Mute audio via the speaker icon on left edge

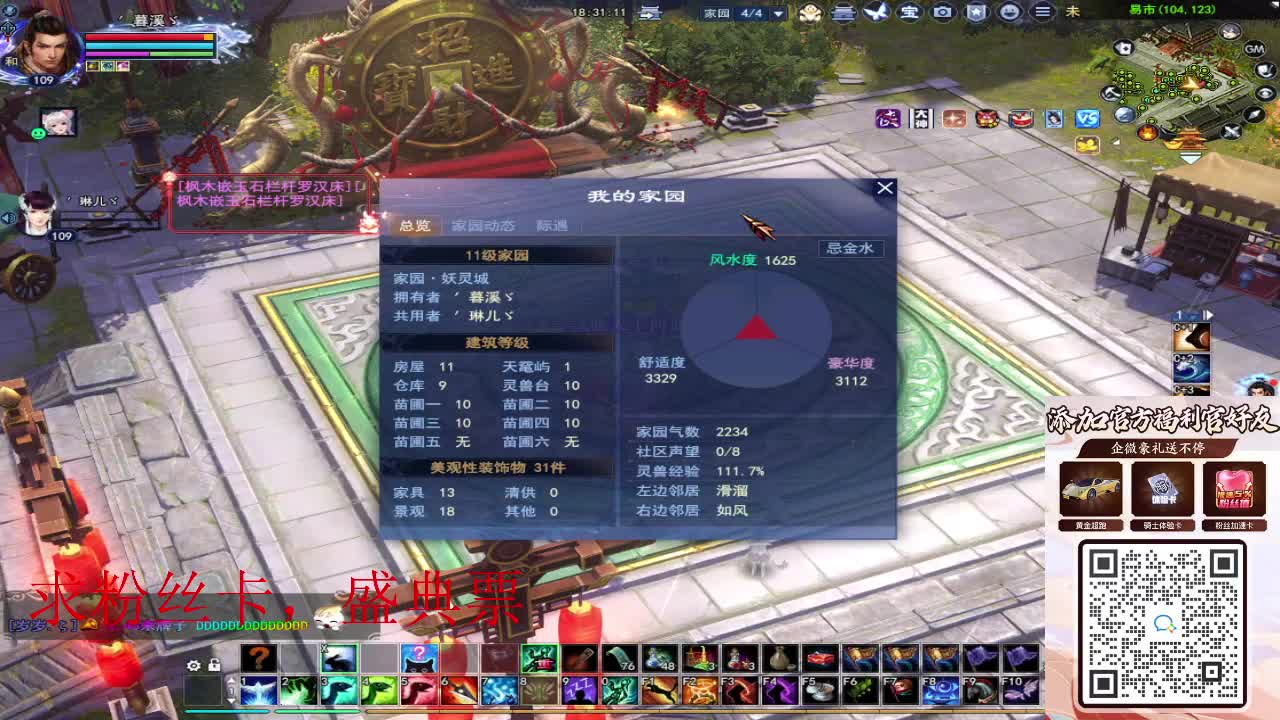pos(6,217)
